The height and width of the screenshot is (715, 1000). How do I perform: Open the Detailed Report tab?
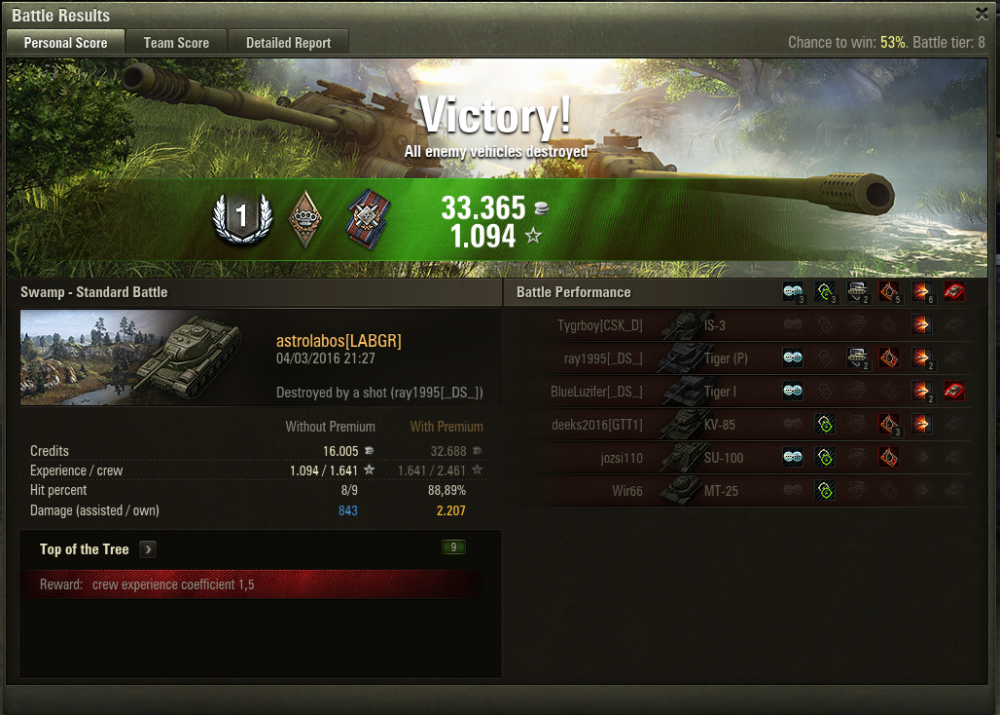tap(289, 43)
